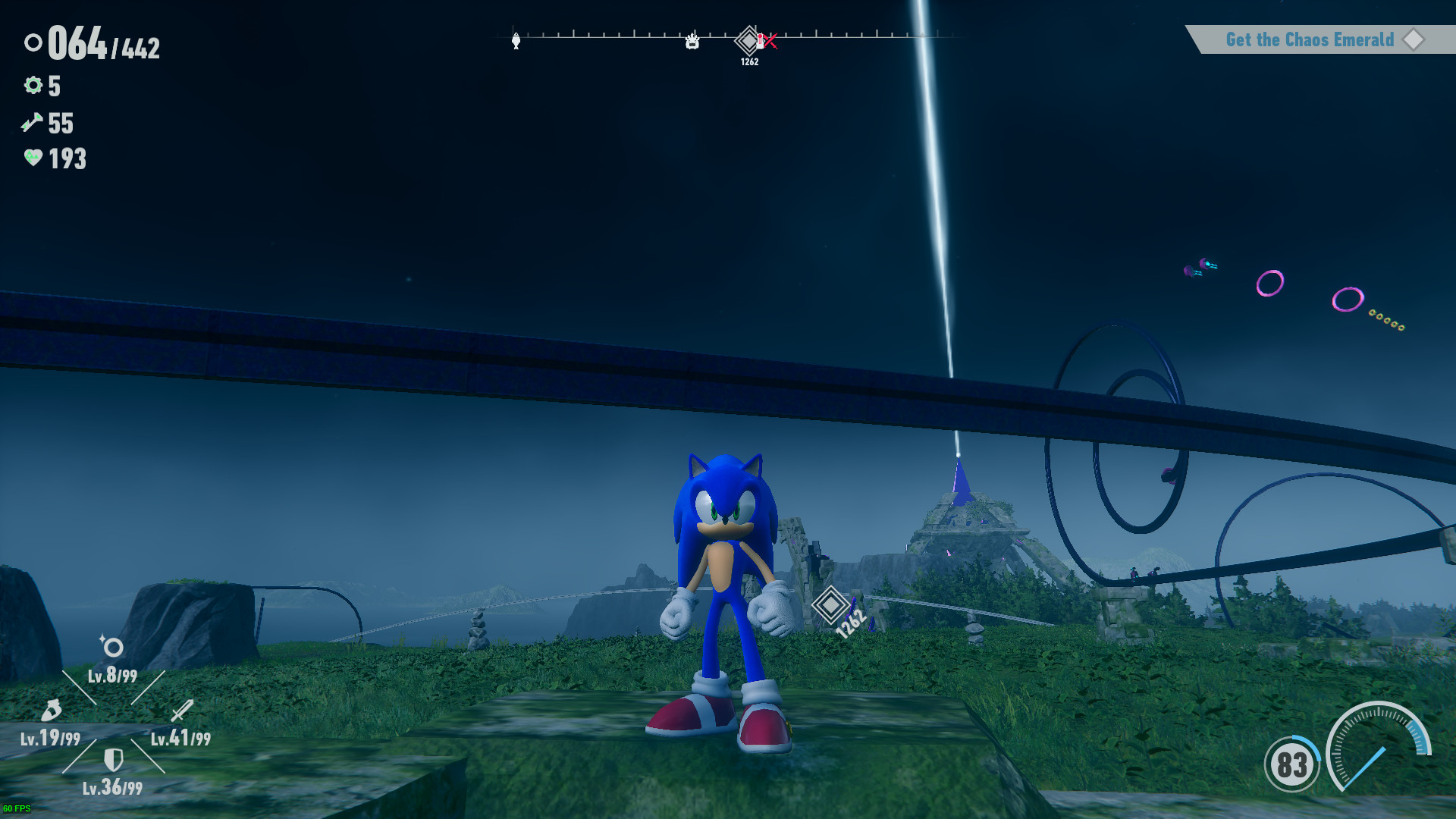The height and width of the screenshot is (819, 1456).
Task: Select the Lv.8/99 label on the skill wheel
Action: 112,677
